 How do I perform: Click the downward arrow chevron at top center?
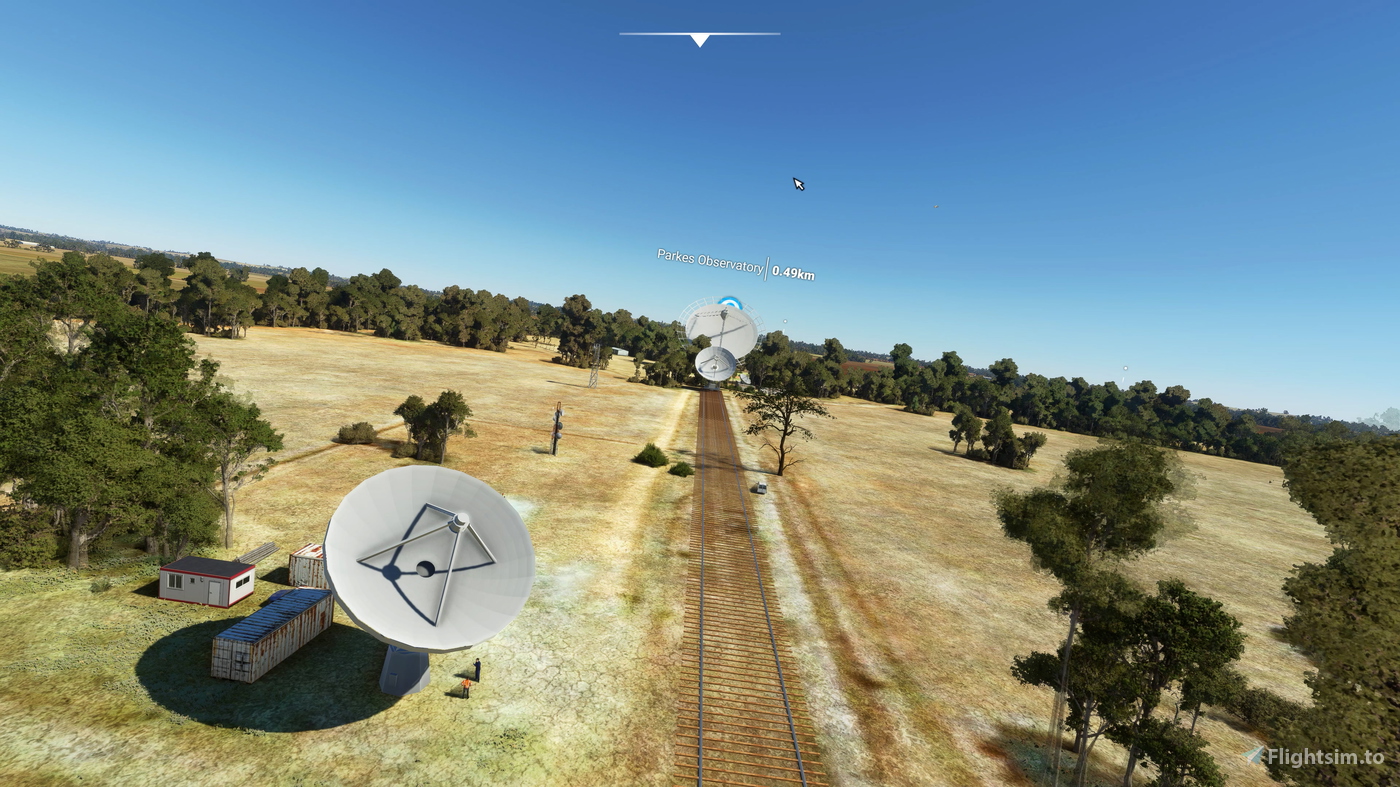coord(699,39)
